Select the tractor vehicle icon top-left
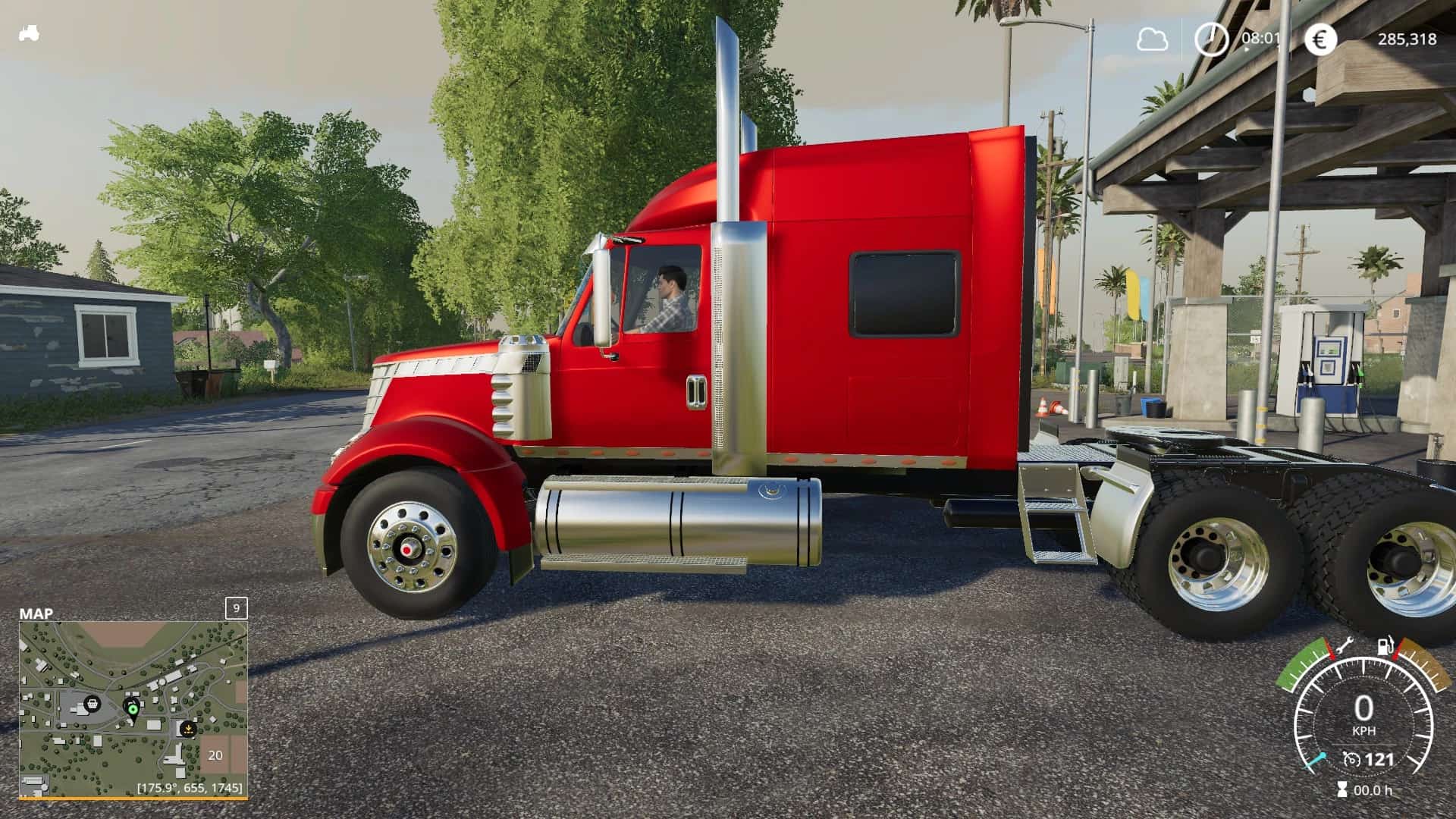This screenshot has height=819, width=1456. coord(29,32)
